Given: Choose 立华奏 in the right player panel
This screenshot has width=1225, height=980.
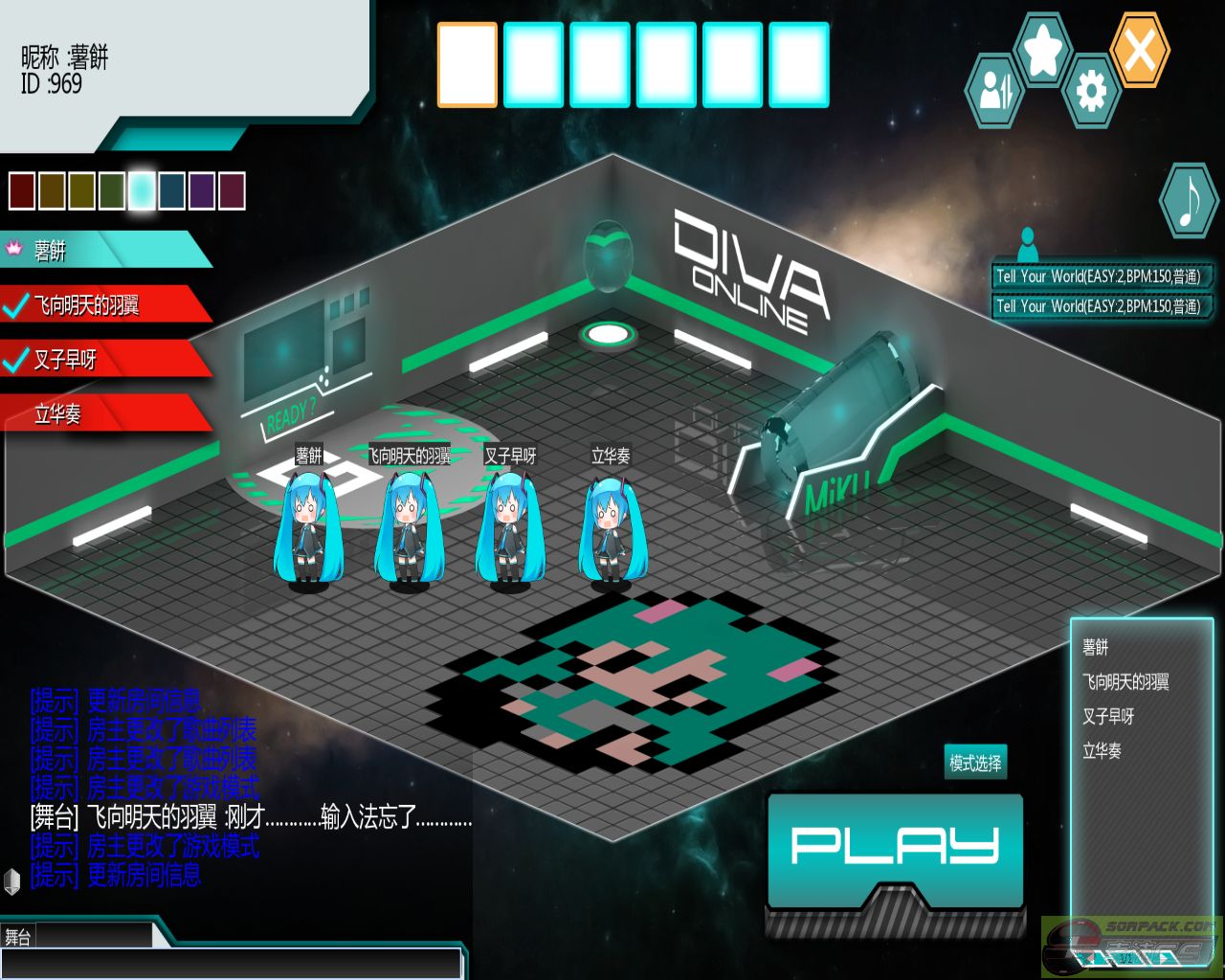Looking at the screenshot, I should [x=1102, y=751].
